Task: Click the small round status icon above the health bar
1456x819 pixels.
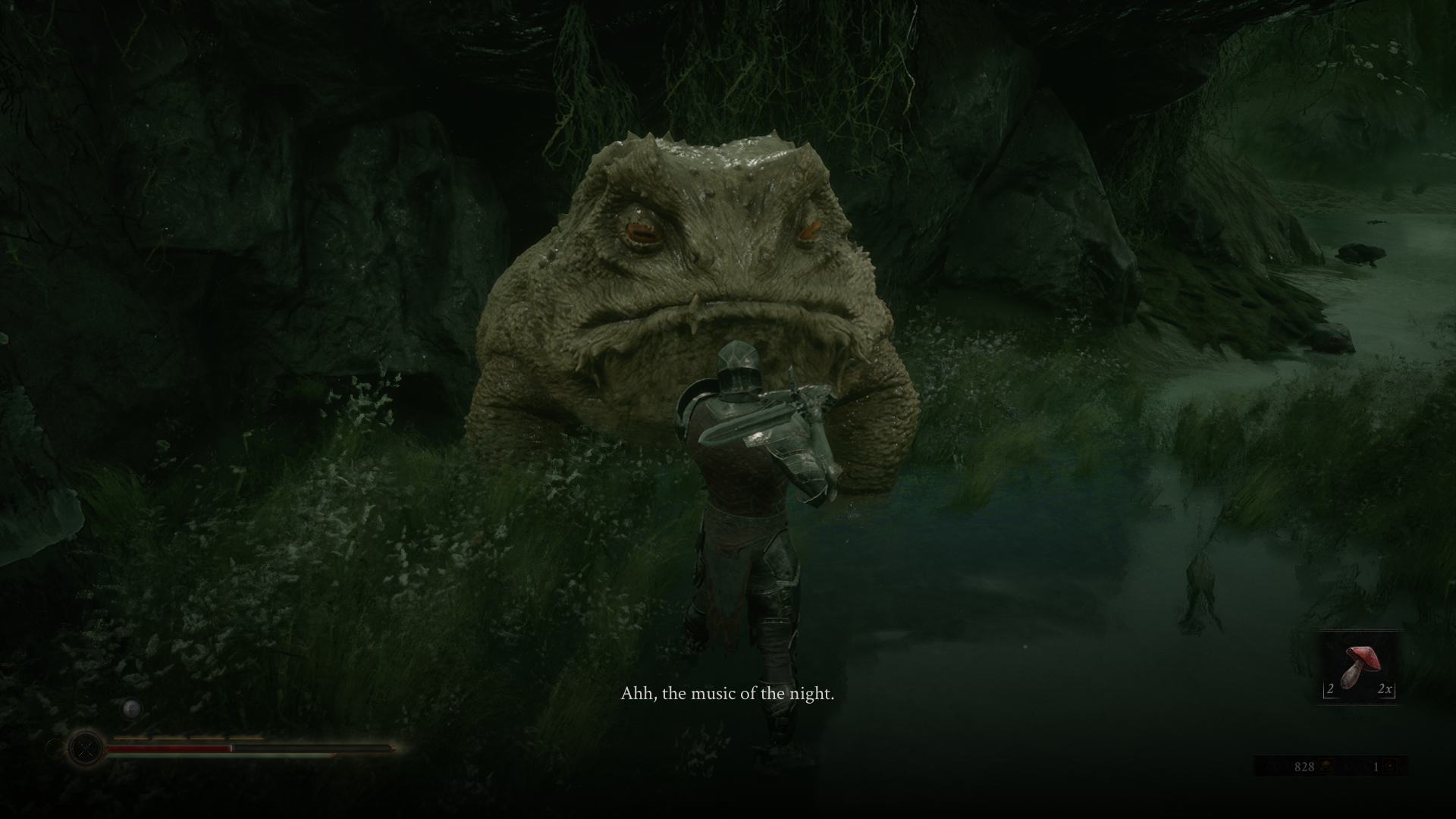Action: [131, 709]
